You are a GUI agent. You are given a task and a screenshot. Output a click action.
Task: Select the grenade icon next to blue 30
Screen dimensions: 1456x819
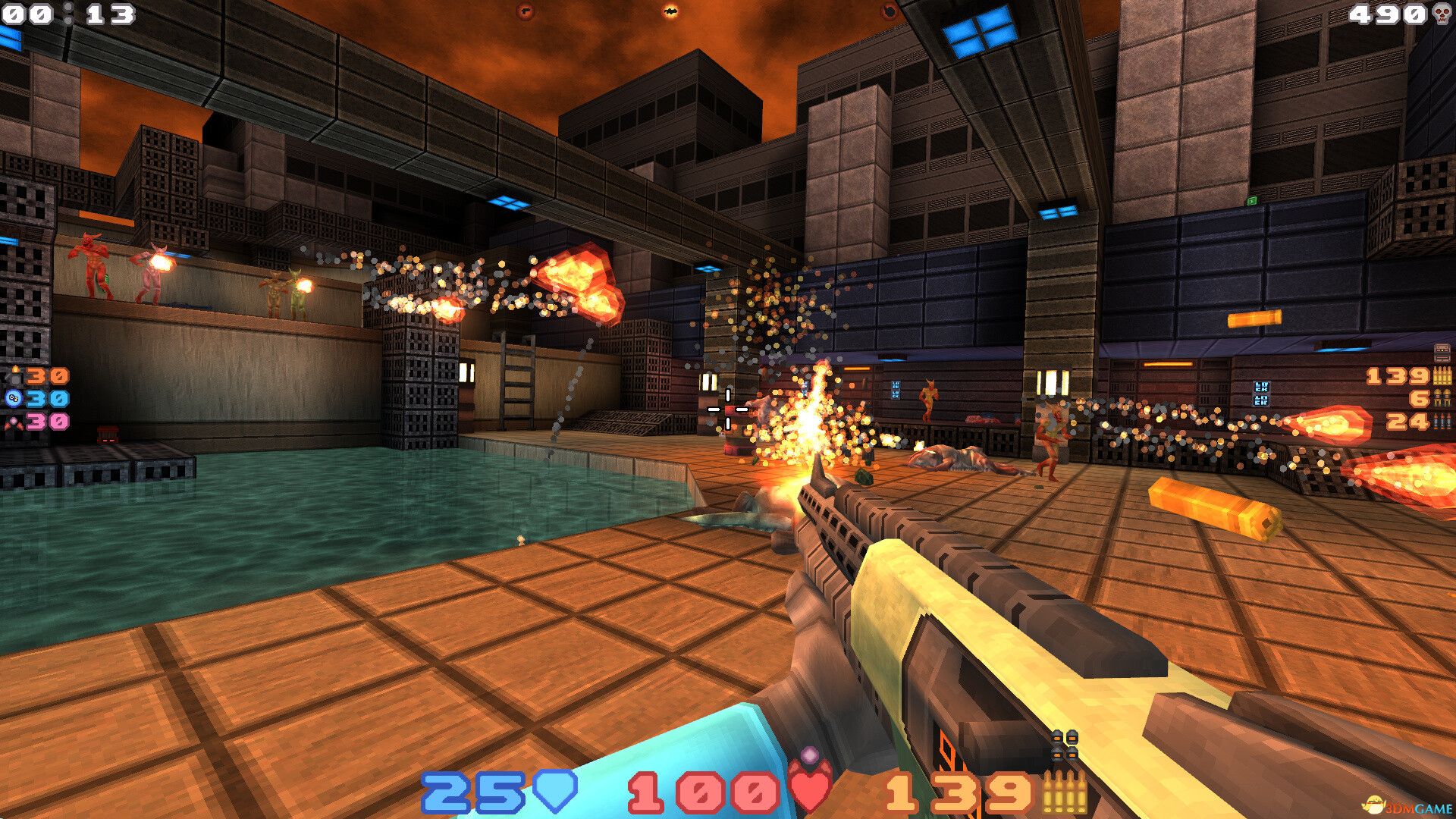[12, 397]
